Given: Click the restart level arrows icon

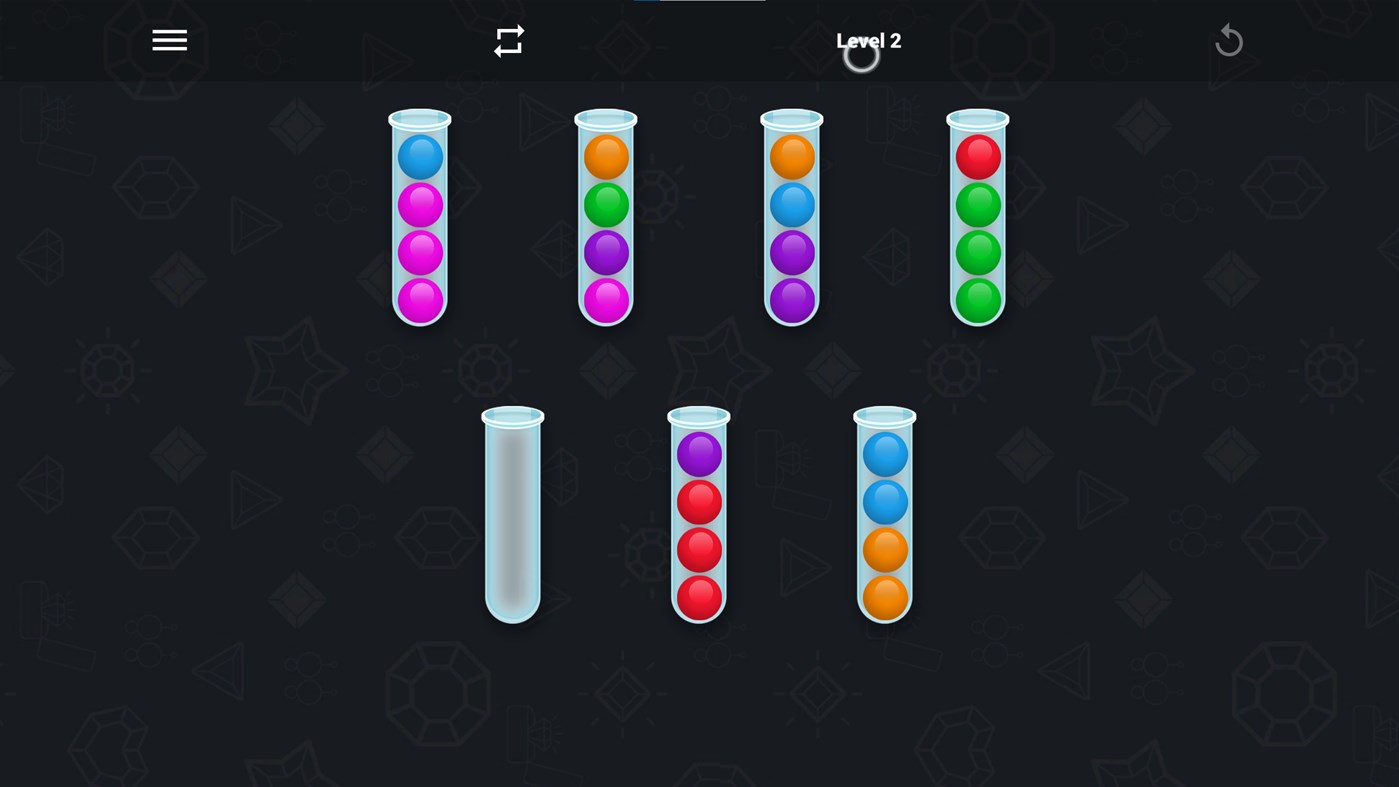Looking at the screenshot, I should (x=508, y=39).
